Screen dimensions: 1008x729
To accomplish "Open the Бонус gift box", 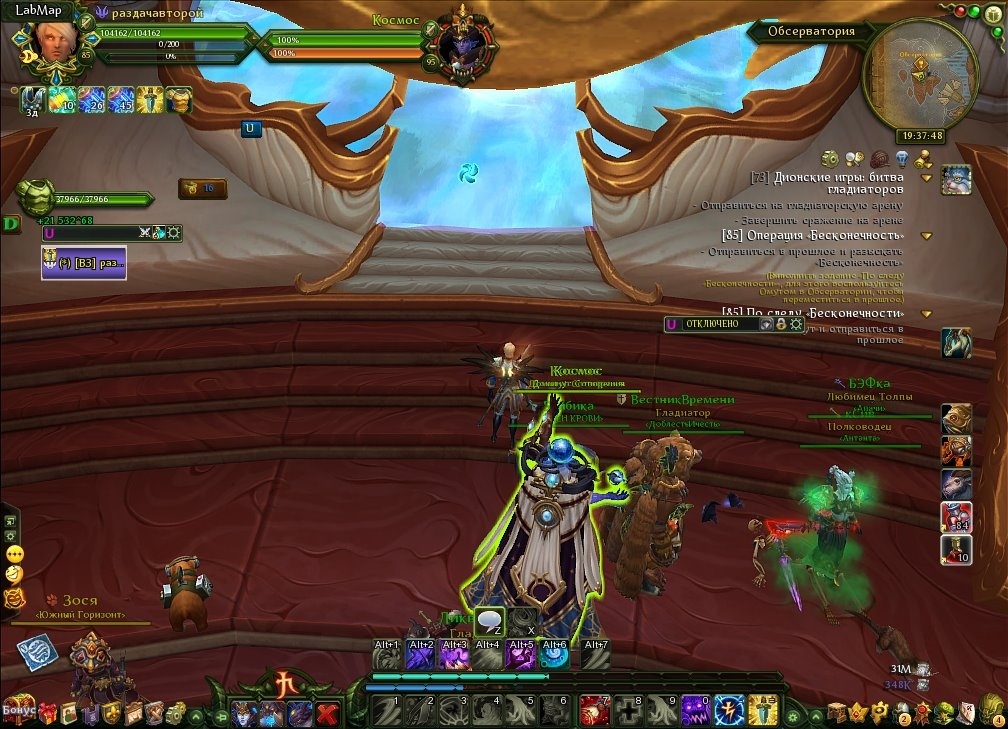I will point(20,710).
